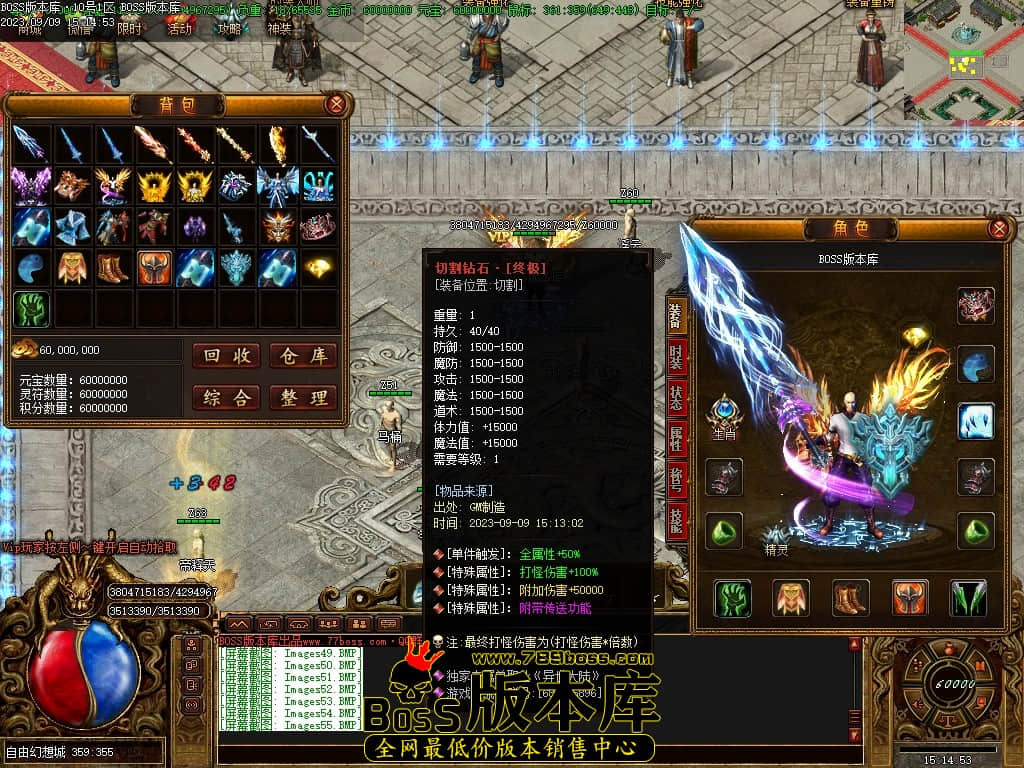Select the golden diamond item in the backpack

320,267
